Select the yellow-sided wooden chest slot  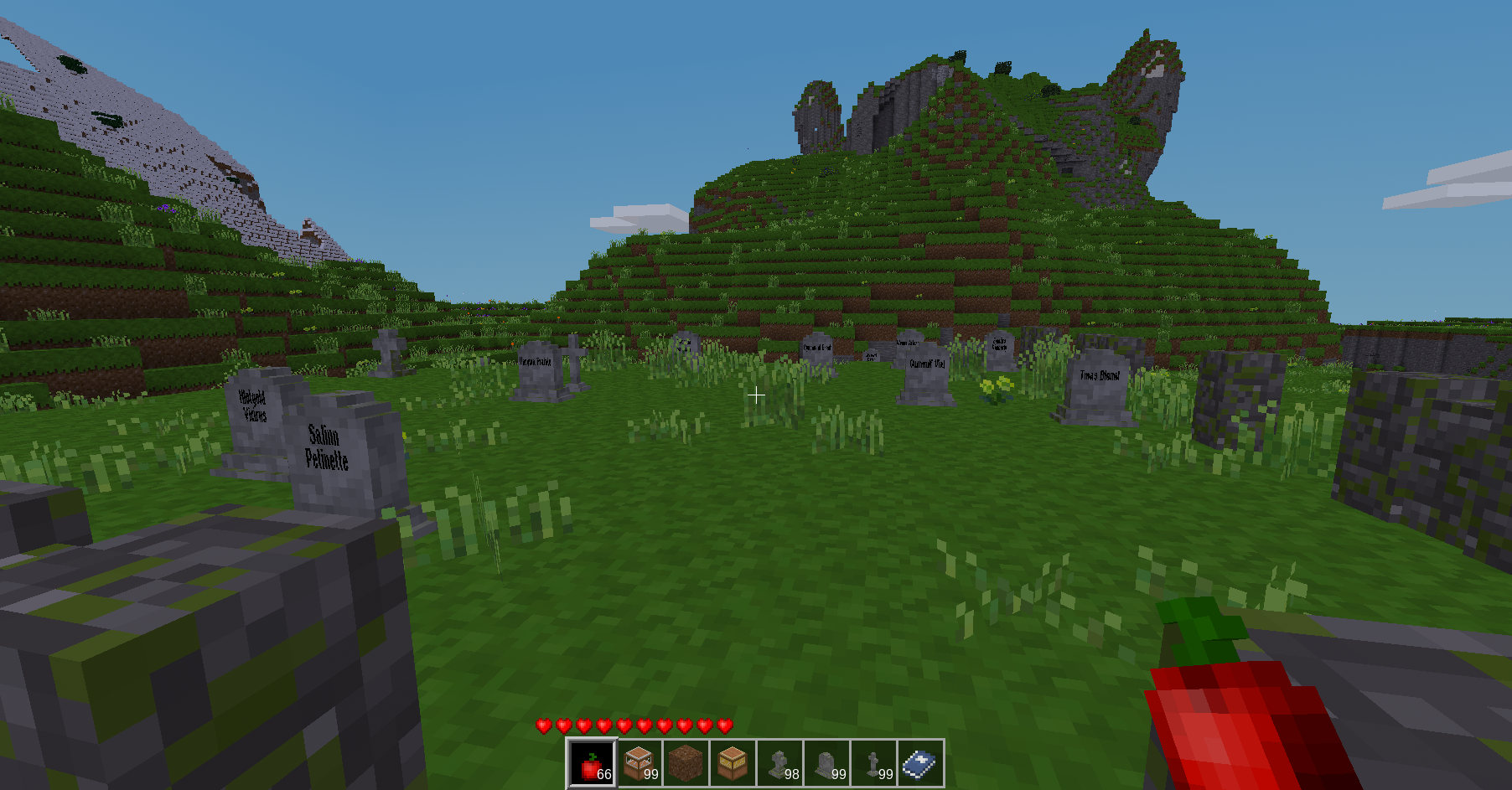[x=733, y=763]
